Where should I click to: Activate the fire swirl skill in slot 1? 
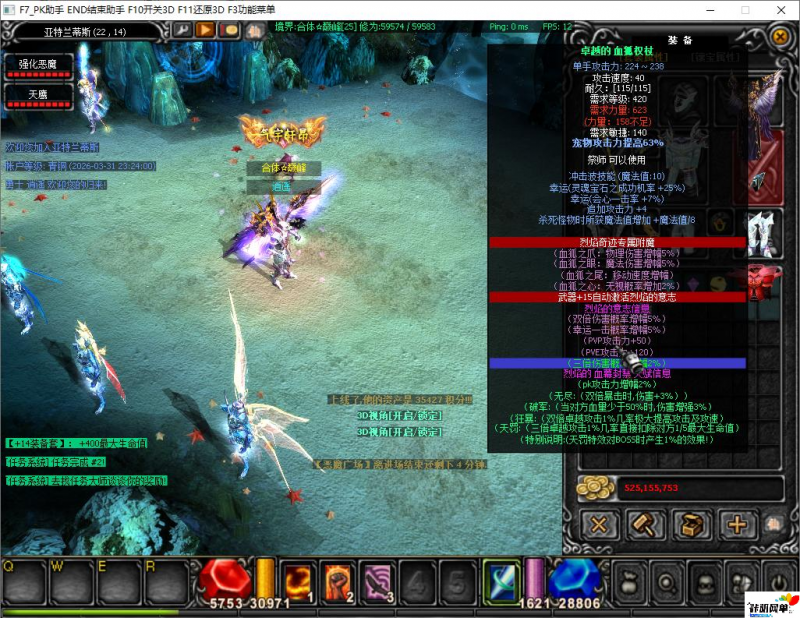click(299, 580)
